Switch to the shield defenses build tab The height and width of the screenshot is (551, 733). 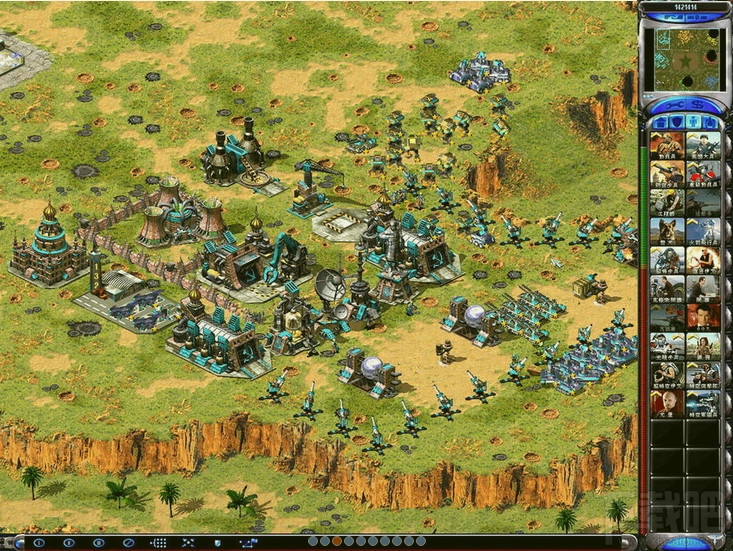(x=677, y=122)
